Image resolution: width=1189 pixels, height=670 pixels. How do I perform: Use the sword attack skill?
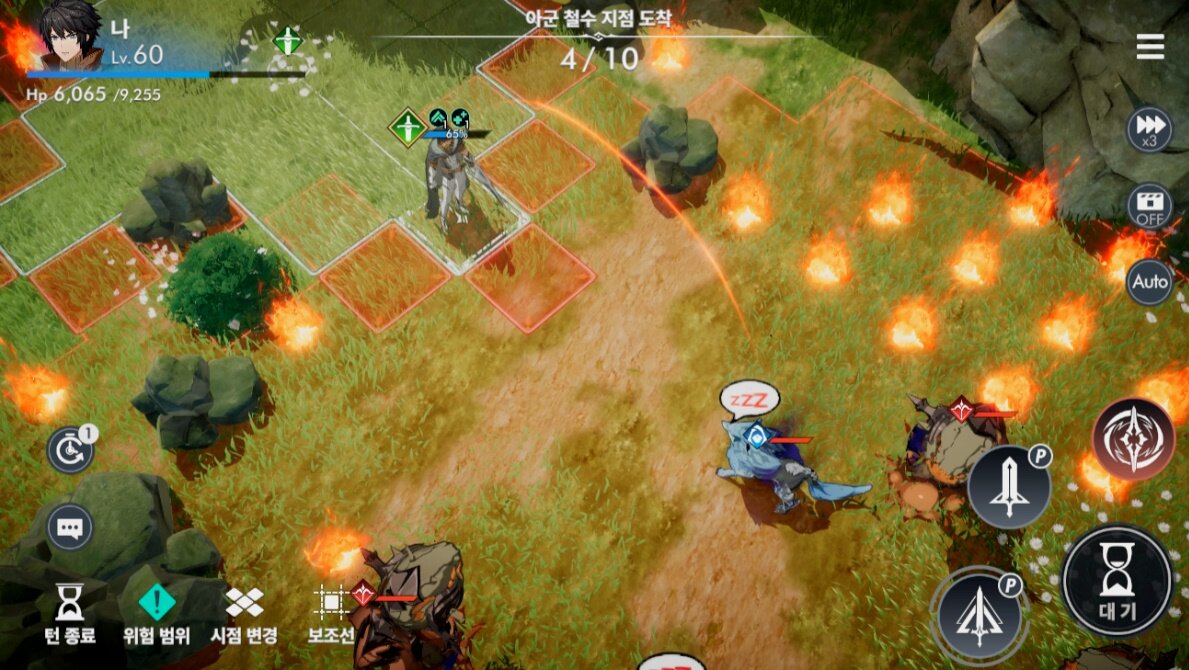coord(1008,487)
